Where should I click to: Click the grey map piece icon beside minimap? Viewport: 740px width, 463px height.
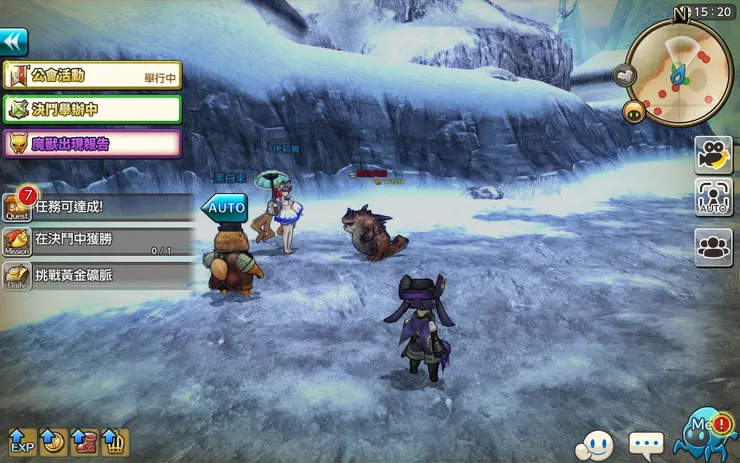click(625, 74)
